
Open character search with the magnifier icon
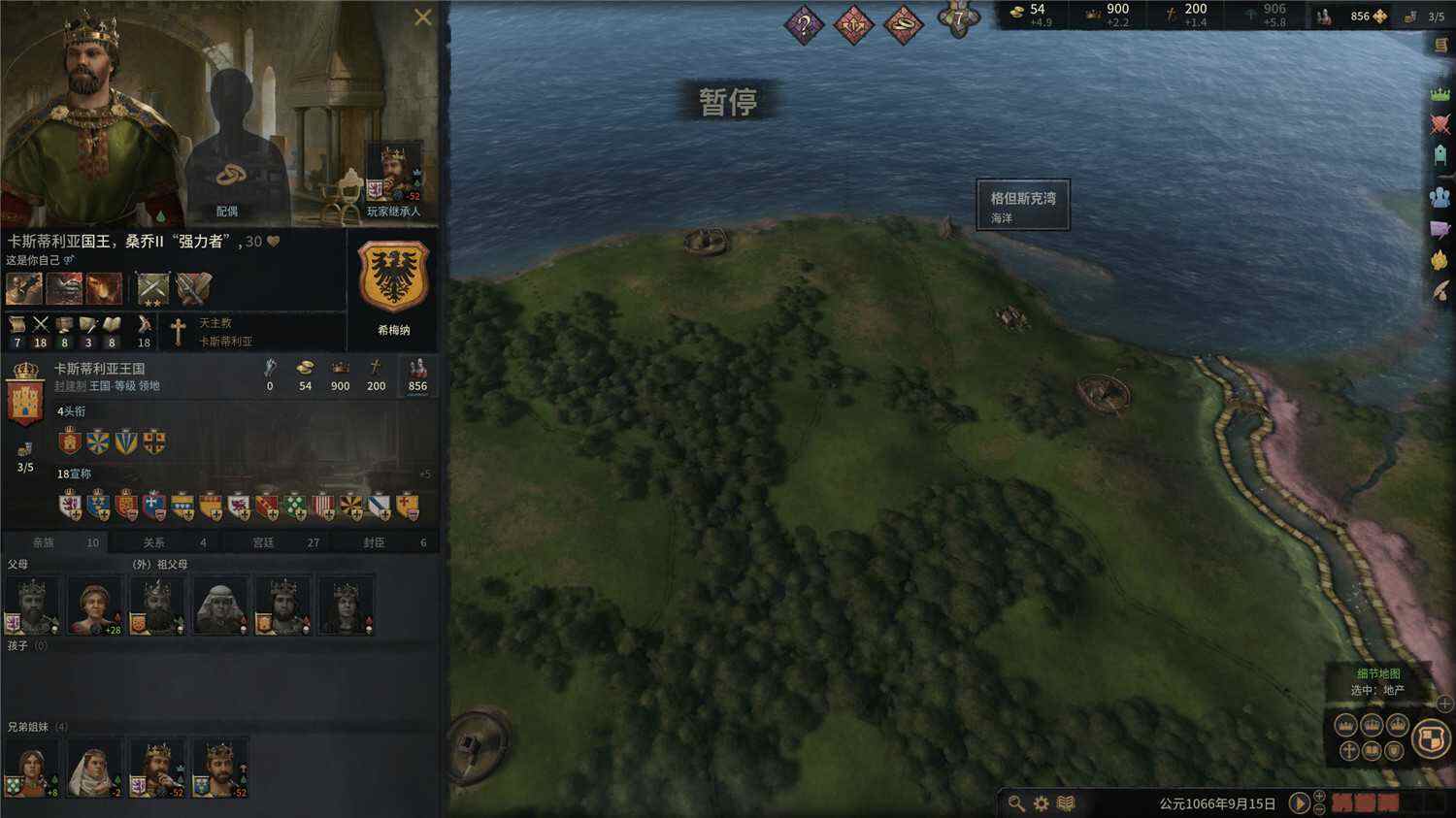pos(1015,802)
